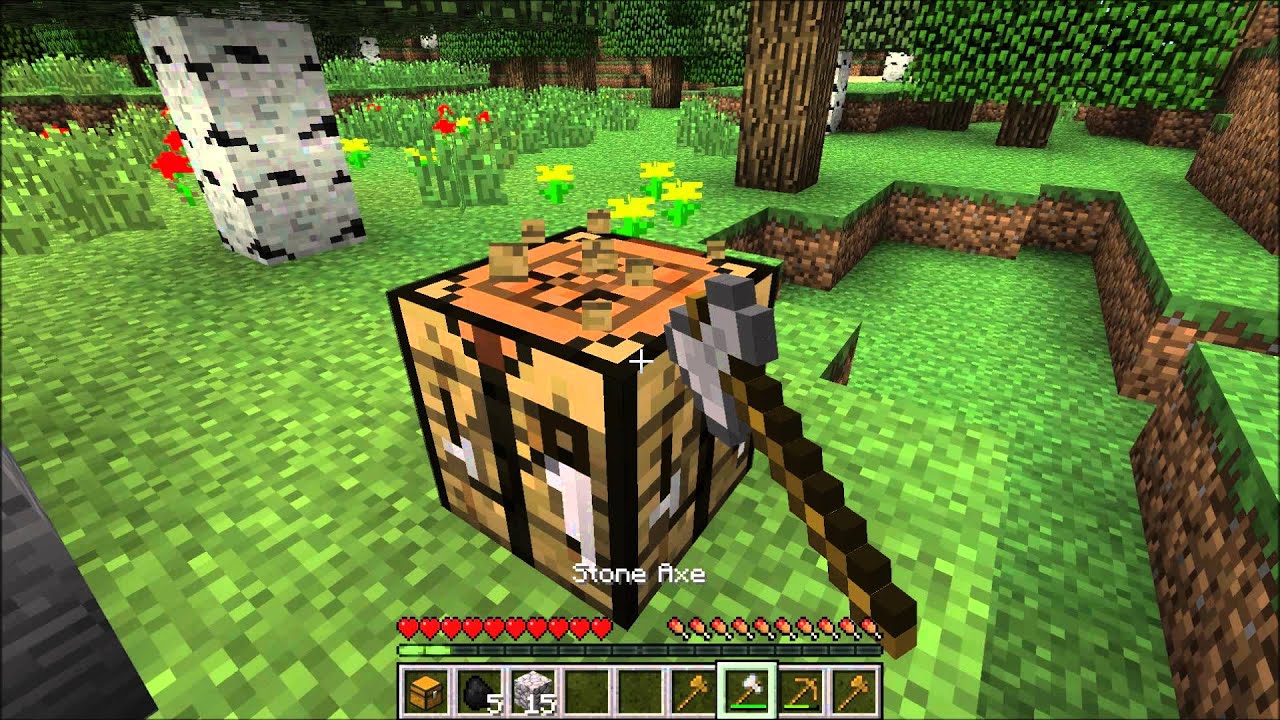Click the crosshair at screen center
This screenshot has width=1280, height=720.
[x=640, y=360]
